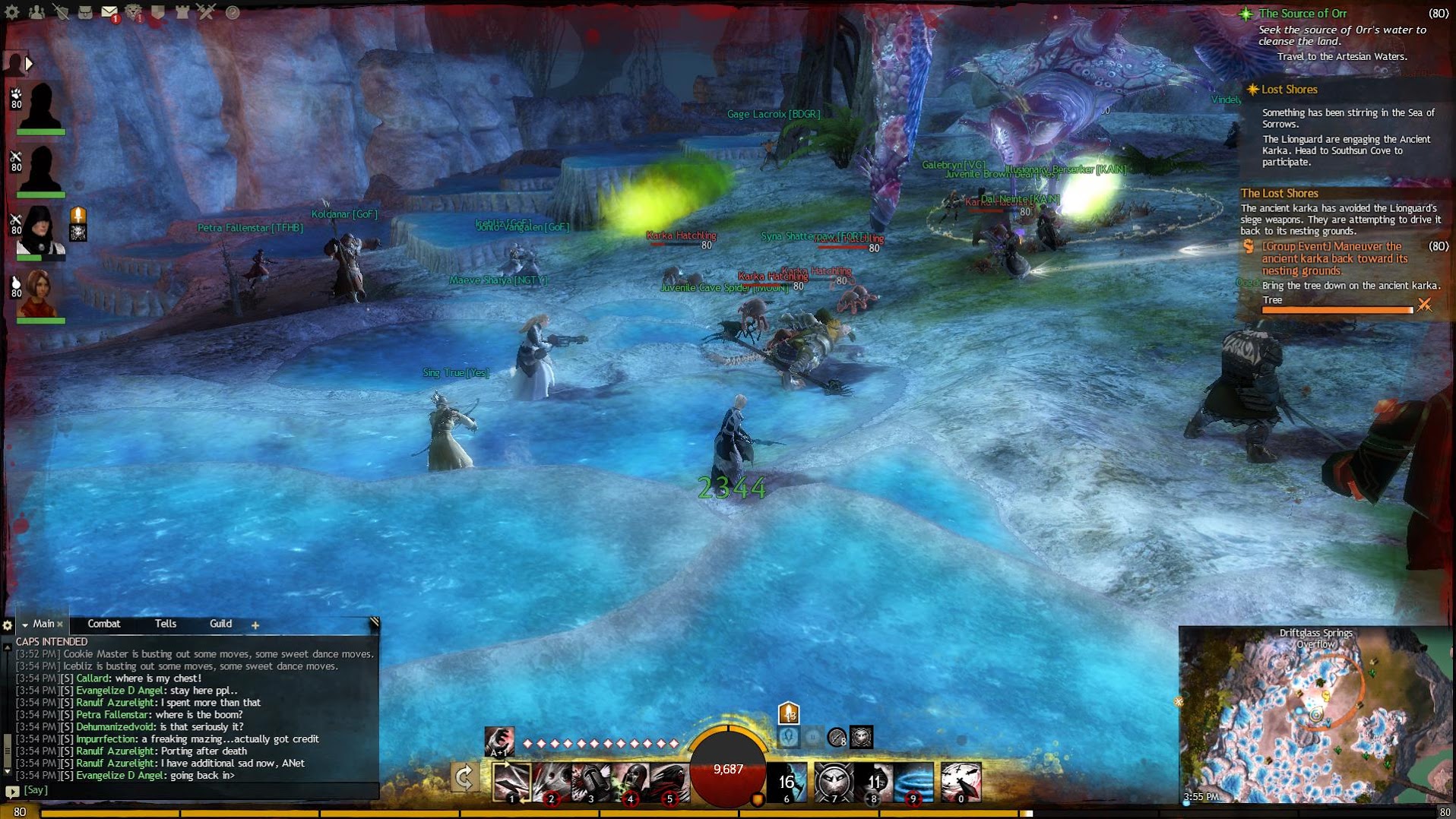The image size is (1456, 819).
Task: Add a new chat tab with plus
Action: click(255, 625)
